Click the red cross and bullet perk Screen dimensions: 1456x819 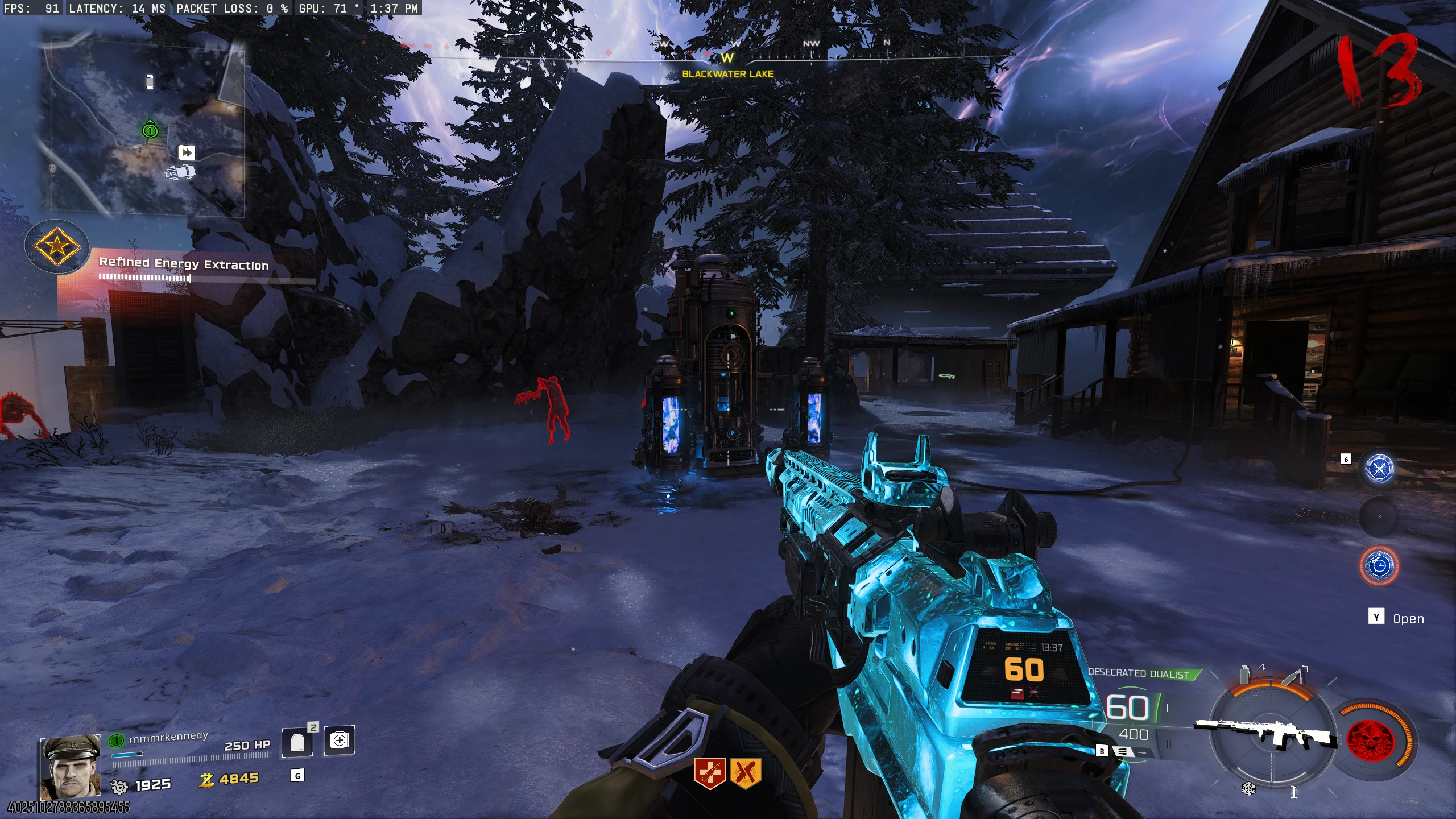pyautogui.click(x=710, y=773)
